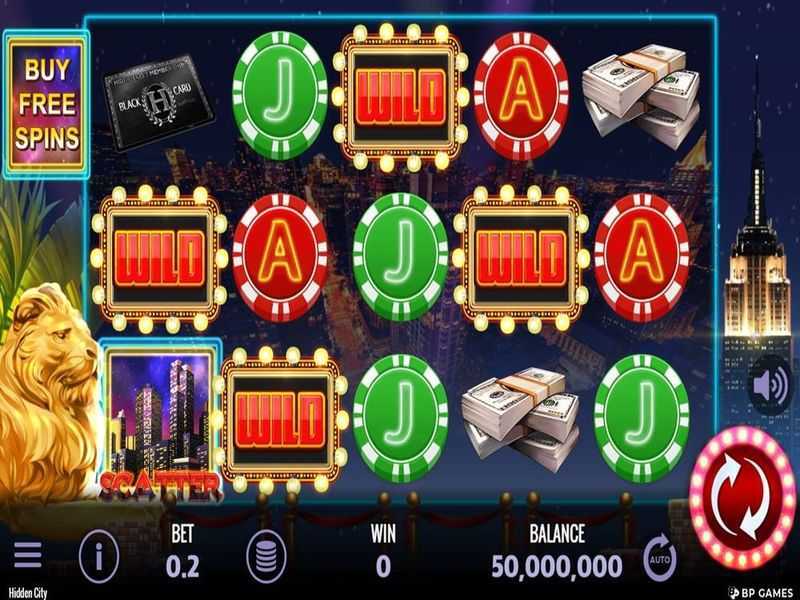
Task: Activate the Auto spin button
Action: pos(659,556)
